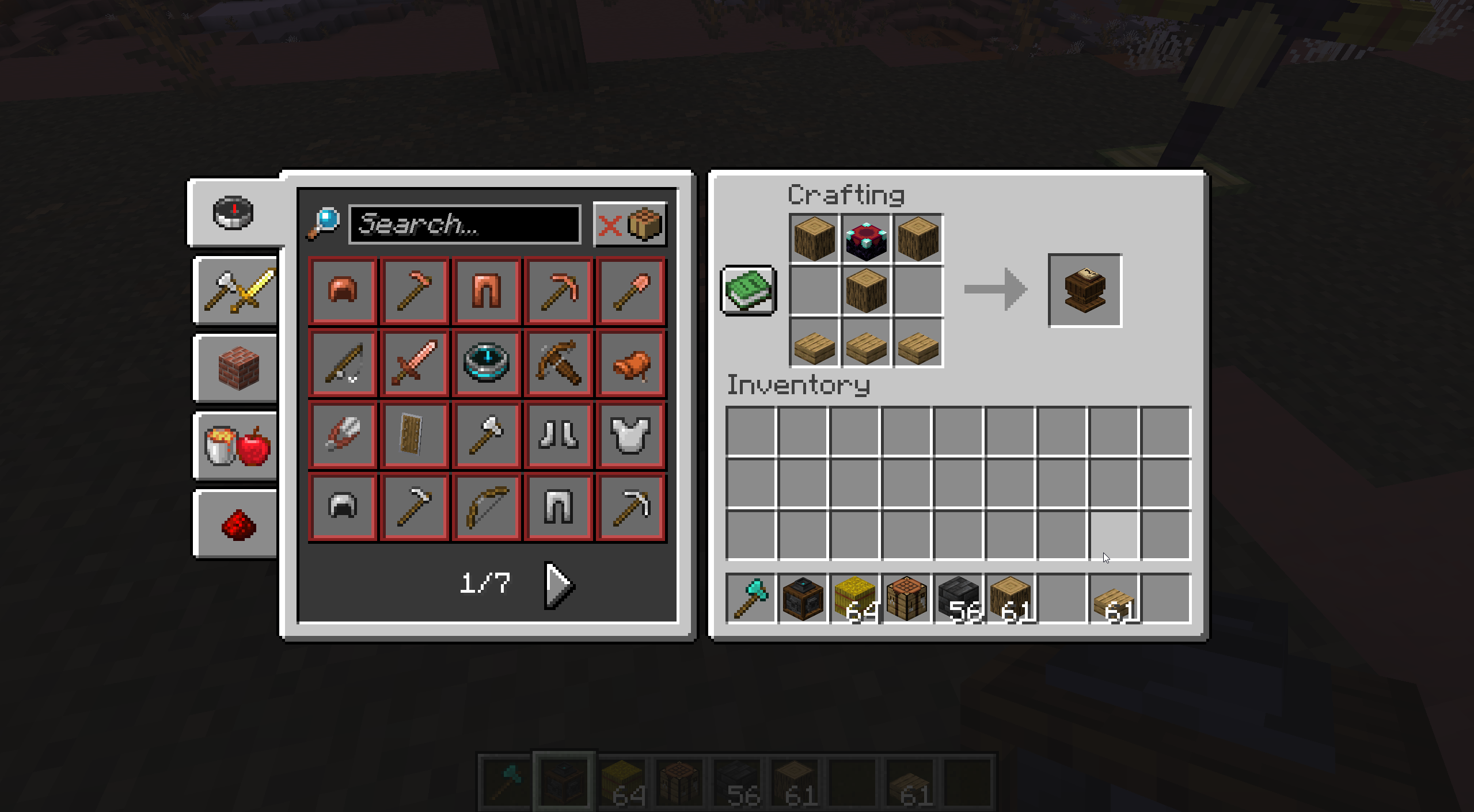The width and height of the screenshot is (1474, 812).
Task: Select the crossbow recipe
Action: 559,363
